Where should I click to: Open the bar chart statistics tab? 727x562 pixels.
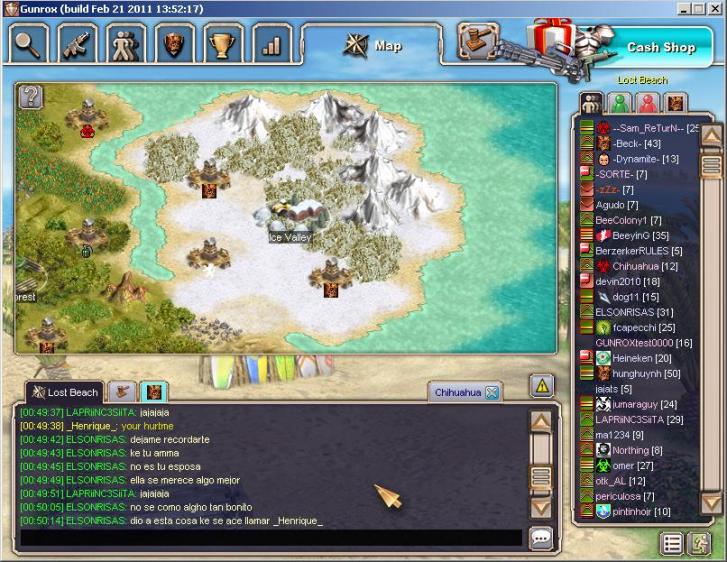click(270, 44)
